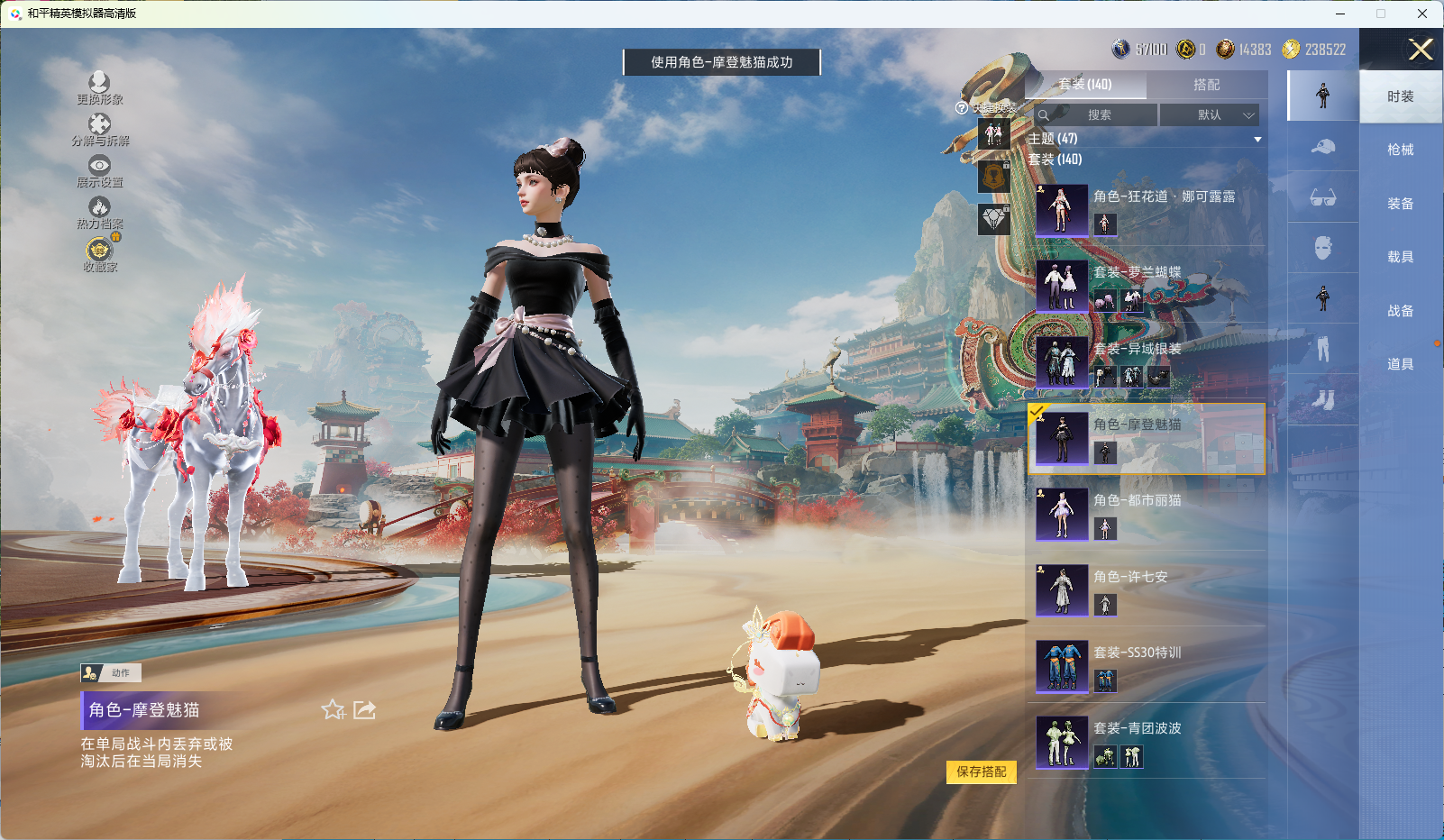Open 展示设置 display settings

(x=99, y=169)
